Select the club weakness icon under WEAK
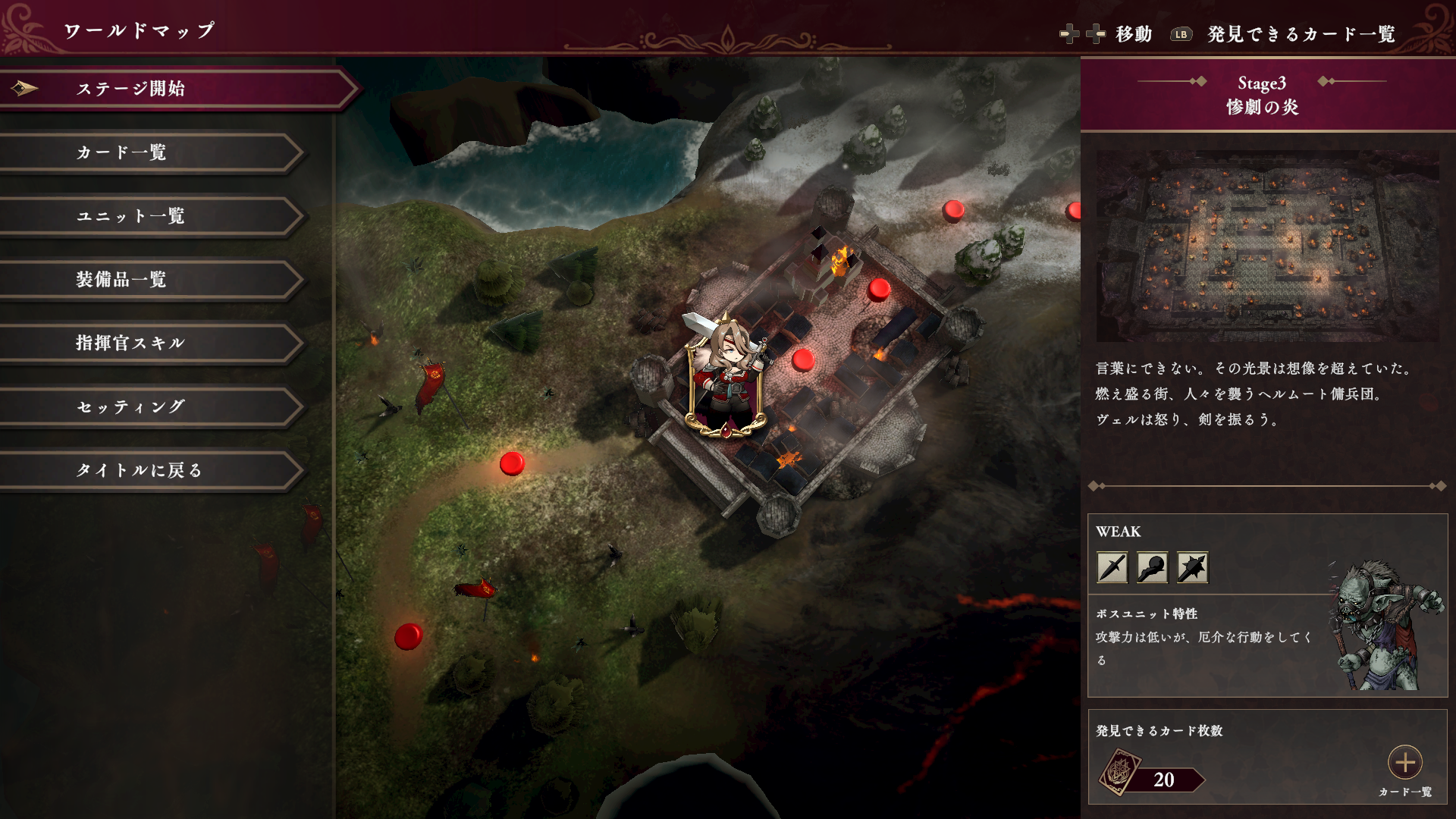 tap(1152, 567)
